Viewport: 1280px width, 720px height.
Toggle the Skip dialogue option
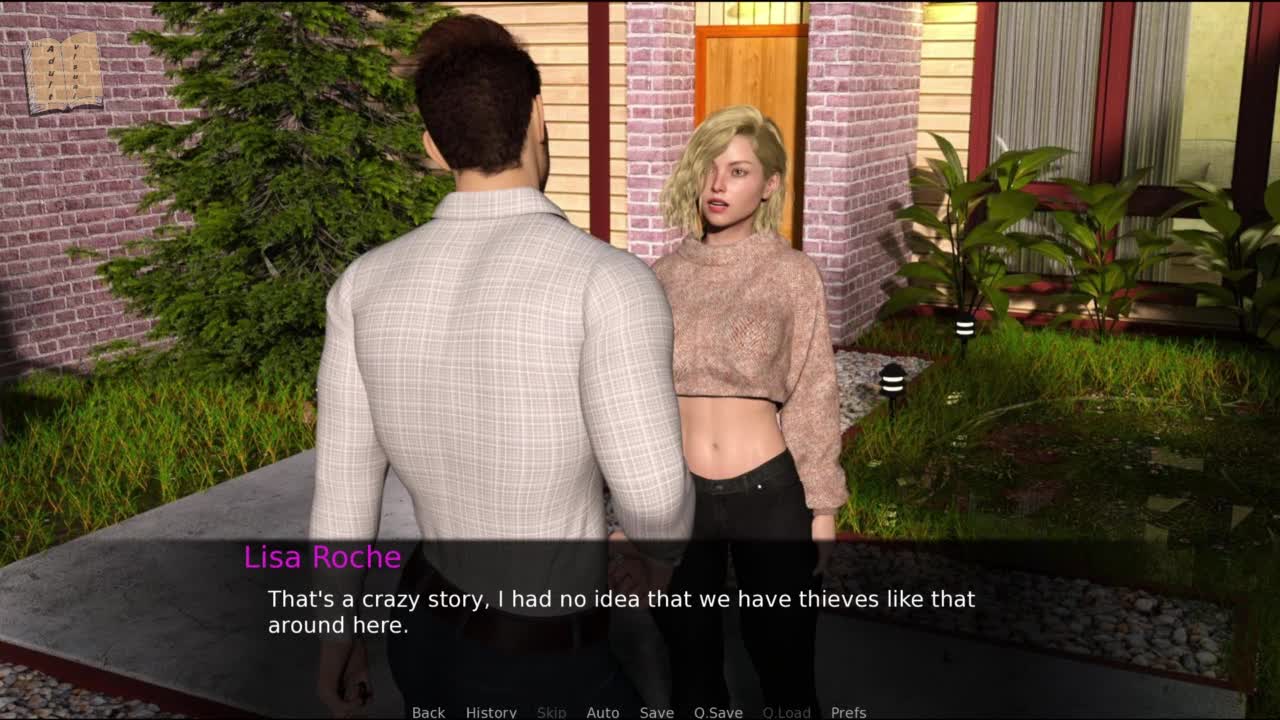pyautogui.click(x=552, y=712)
